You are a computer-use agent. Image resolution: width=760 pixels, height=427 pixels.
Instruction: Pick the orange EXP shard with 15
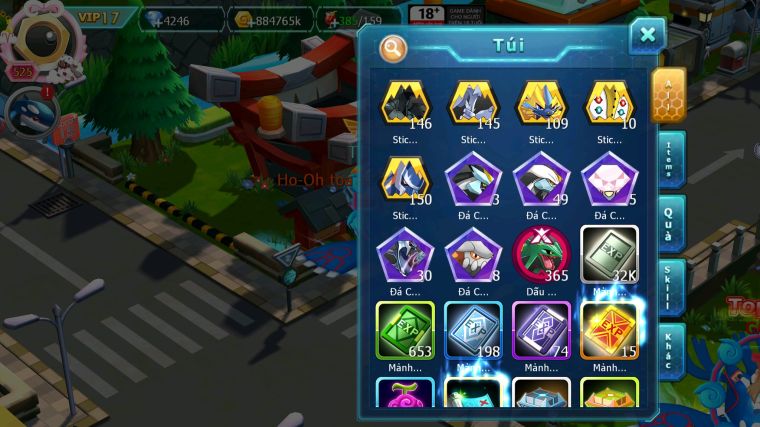click(x=610, y=330)
